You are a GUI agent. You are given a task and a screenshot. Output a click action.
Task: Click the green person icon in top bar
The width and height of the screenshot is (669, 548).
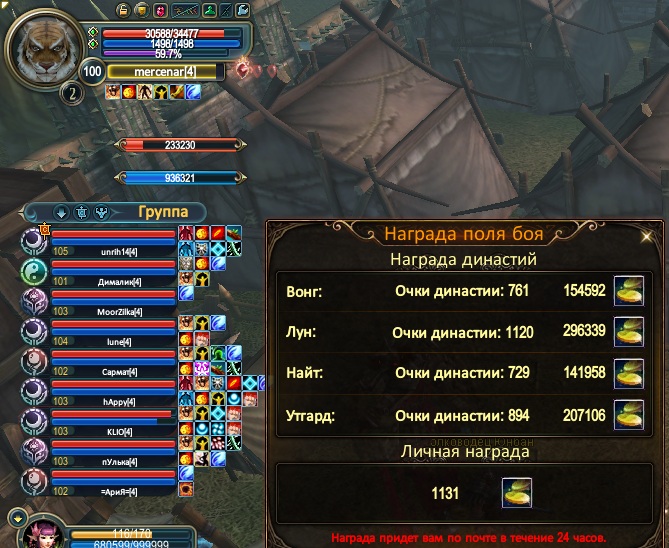pos(210,11)
